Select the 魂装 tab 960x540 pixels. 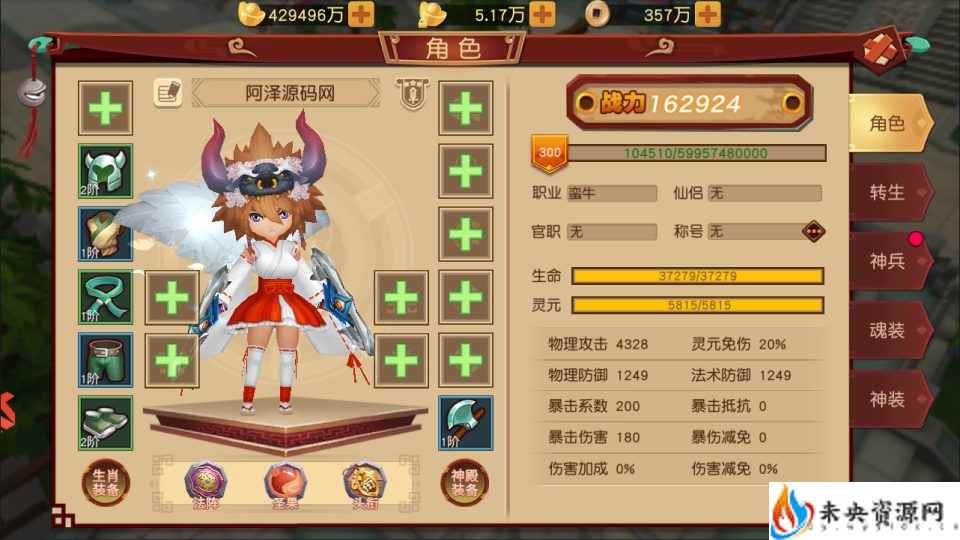[x=888, y=330]
